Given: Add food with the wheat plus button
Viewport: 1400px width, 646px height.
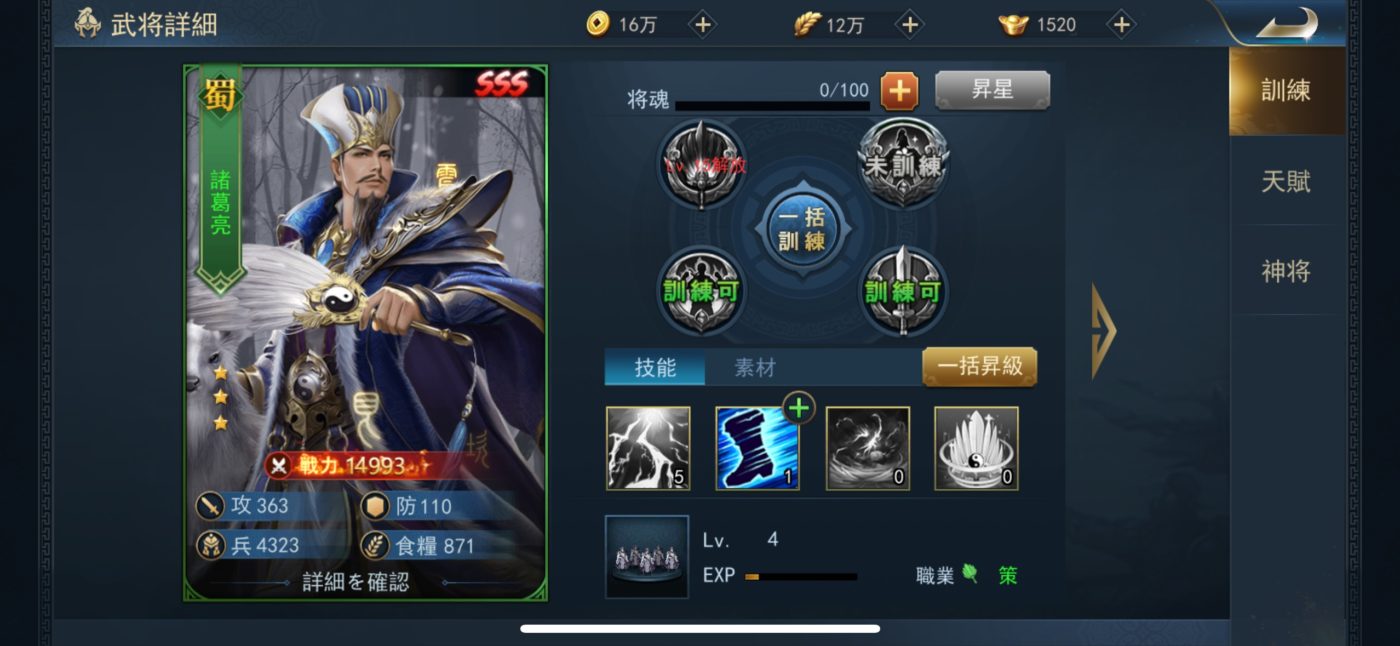Looking at the screenshot, I should pyautogui.click(x=909, y=25).
